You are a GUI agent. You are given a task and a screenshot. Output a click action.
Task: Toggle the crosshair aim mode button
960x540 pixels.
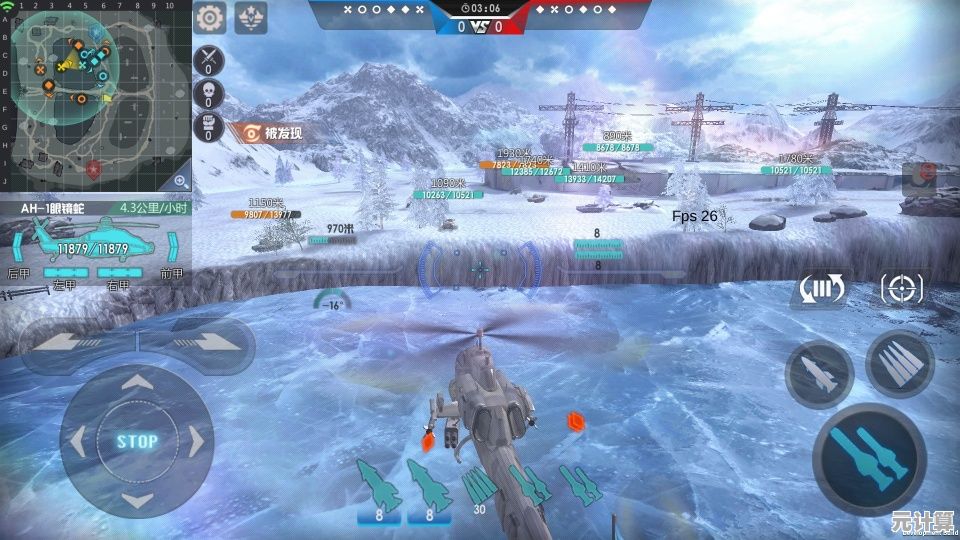tap(901, 290)
